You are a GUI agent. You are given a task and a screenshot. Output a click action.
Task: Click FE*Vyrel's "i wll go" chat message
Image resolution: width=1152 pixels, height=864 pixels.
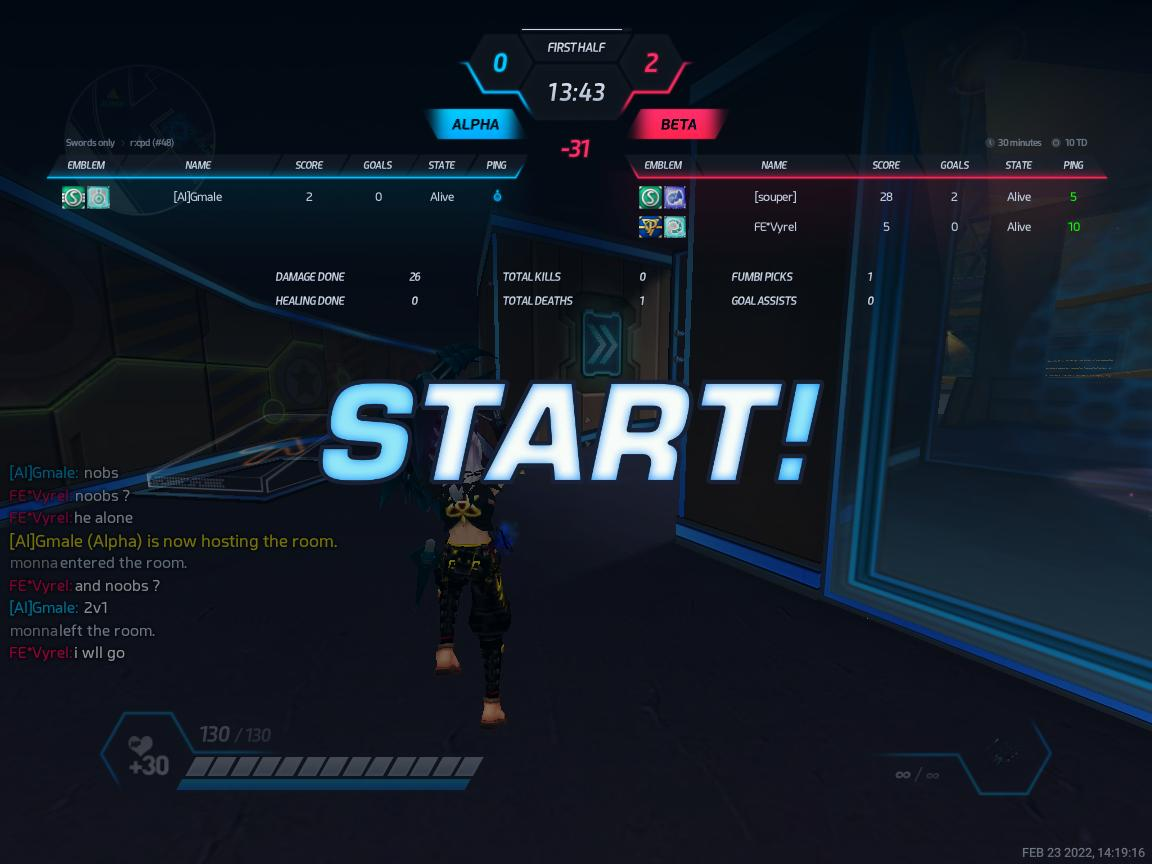68,653
